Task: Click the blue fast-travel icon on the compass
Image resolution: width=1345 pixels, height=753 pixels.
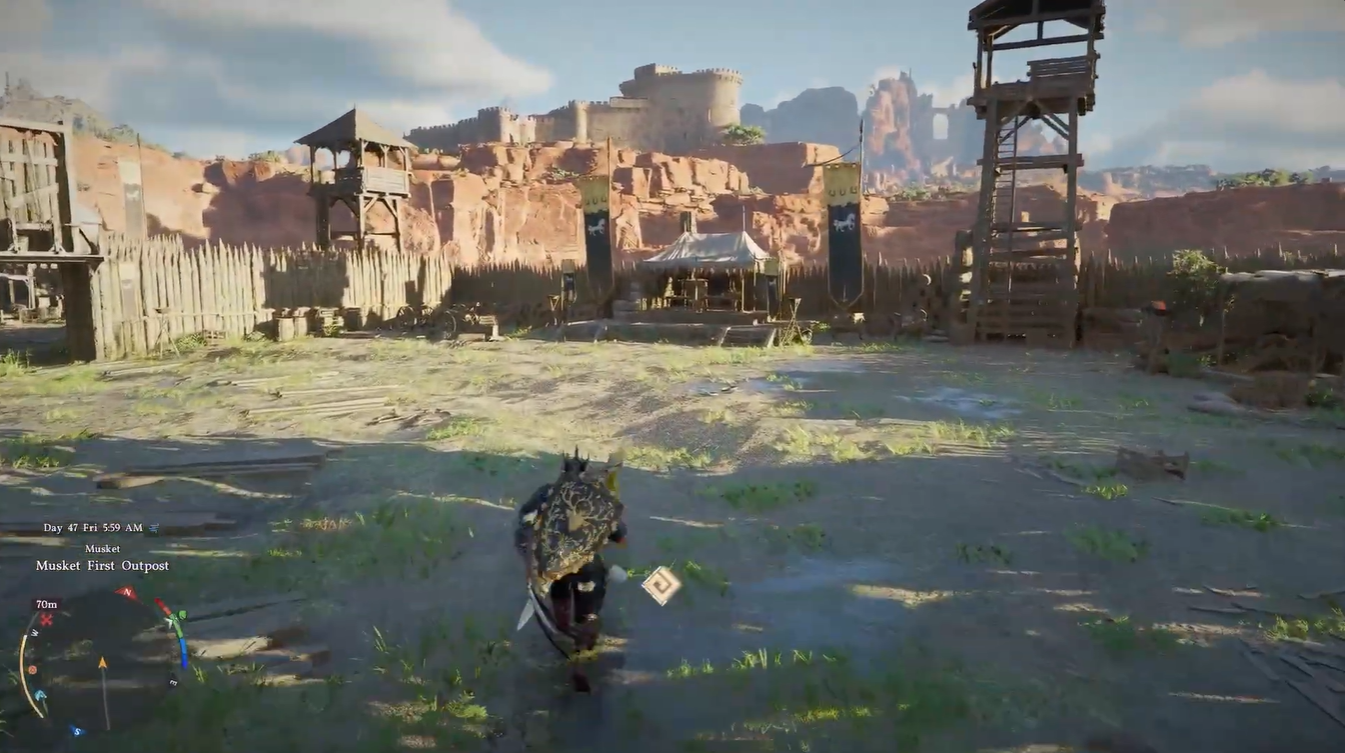Action: pos(39,694)
